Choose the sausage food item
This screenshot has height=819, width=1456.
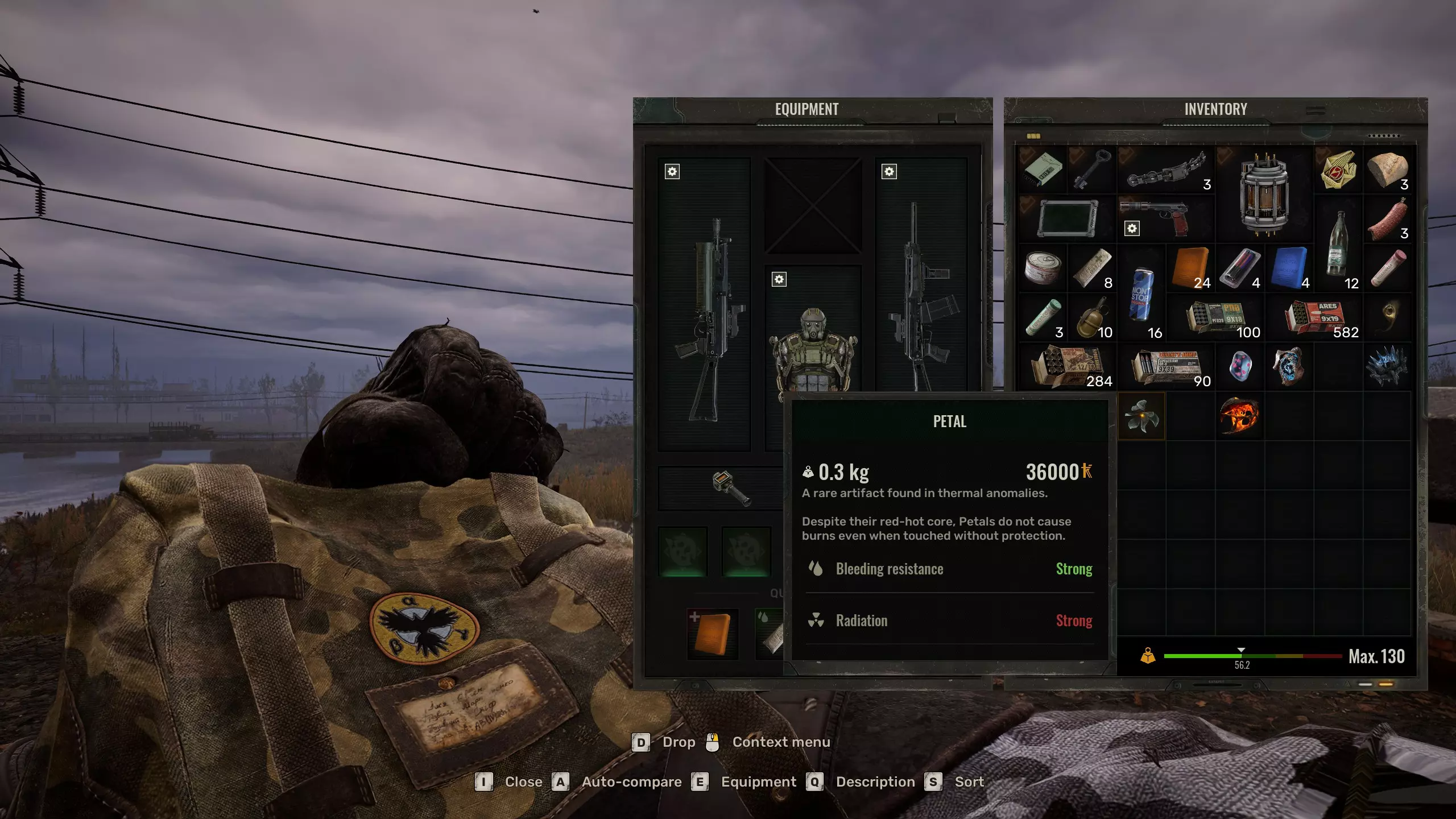tap(1387, 220)
